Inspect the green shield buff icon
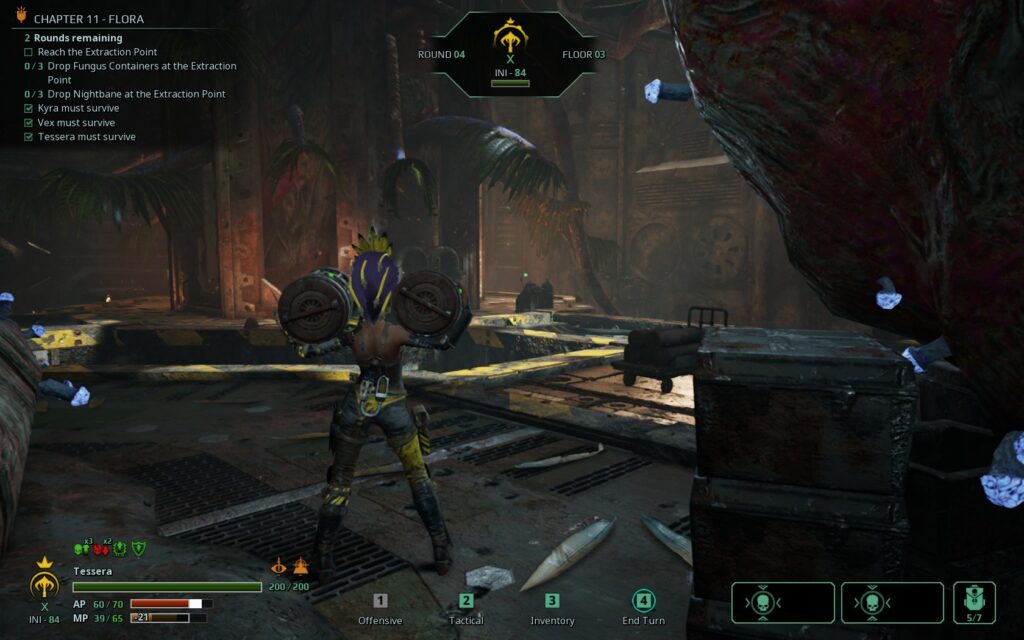Screen dimensions: 1024x640 pyautogui.click(x=139, y=548)
